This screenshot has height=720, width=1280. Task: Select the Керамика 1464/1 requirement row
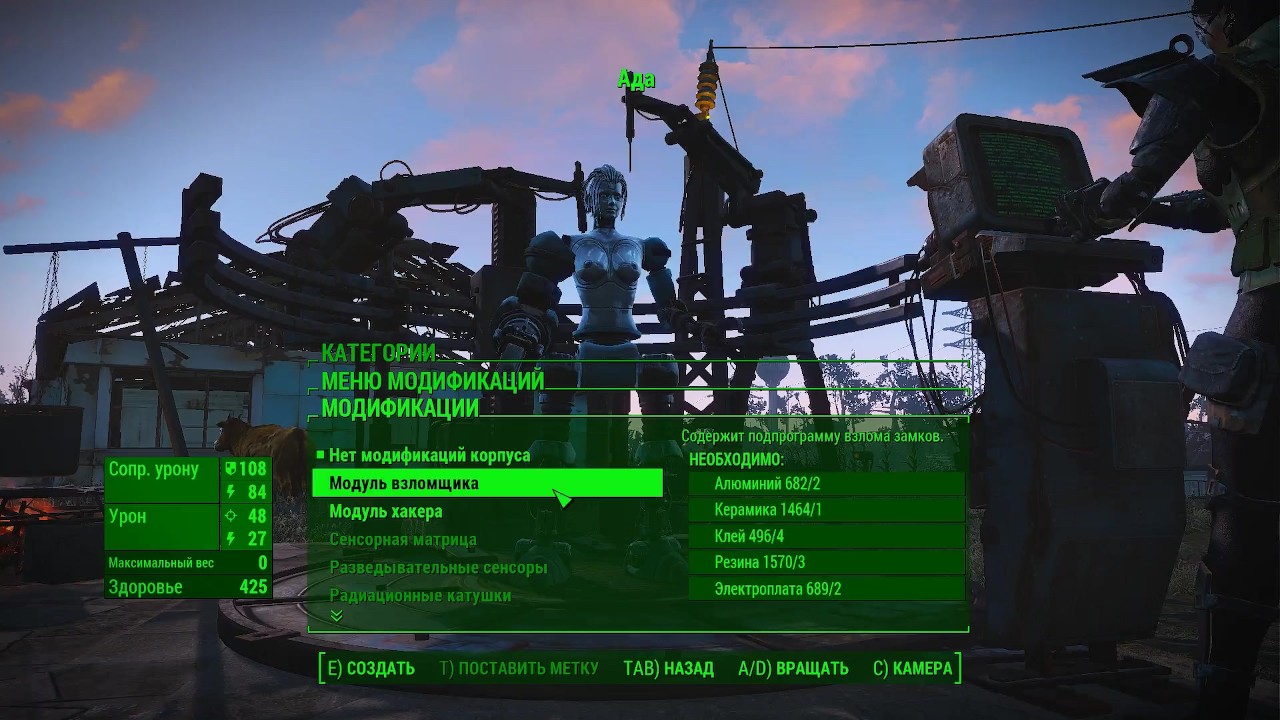[x=827, y=509]
